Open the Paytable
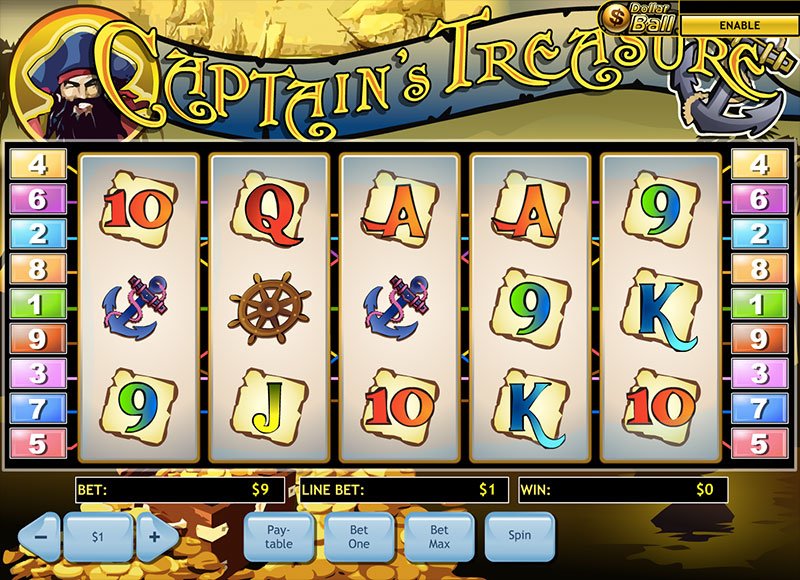 tap(279, 536)
